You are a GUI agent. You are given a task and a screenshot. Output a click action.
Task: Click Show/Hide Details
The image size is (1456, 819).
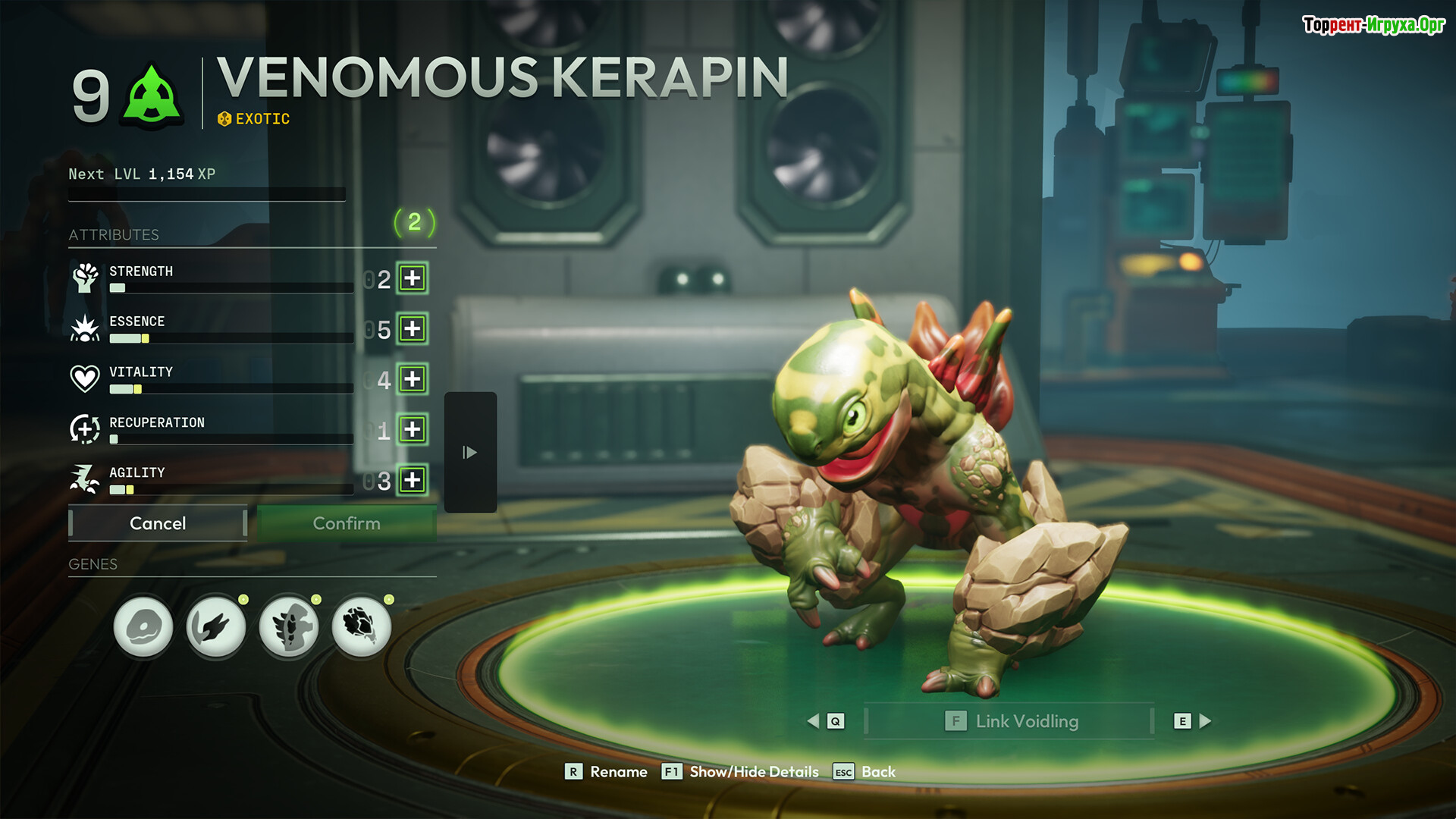(741, 772)
